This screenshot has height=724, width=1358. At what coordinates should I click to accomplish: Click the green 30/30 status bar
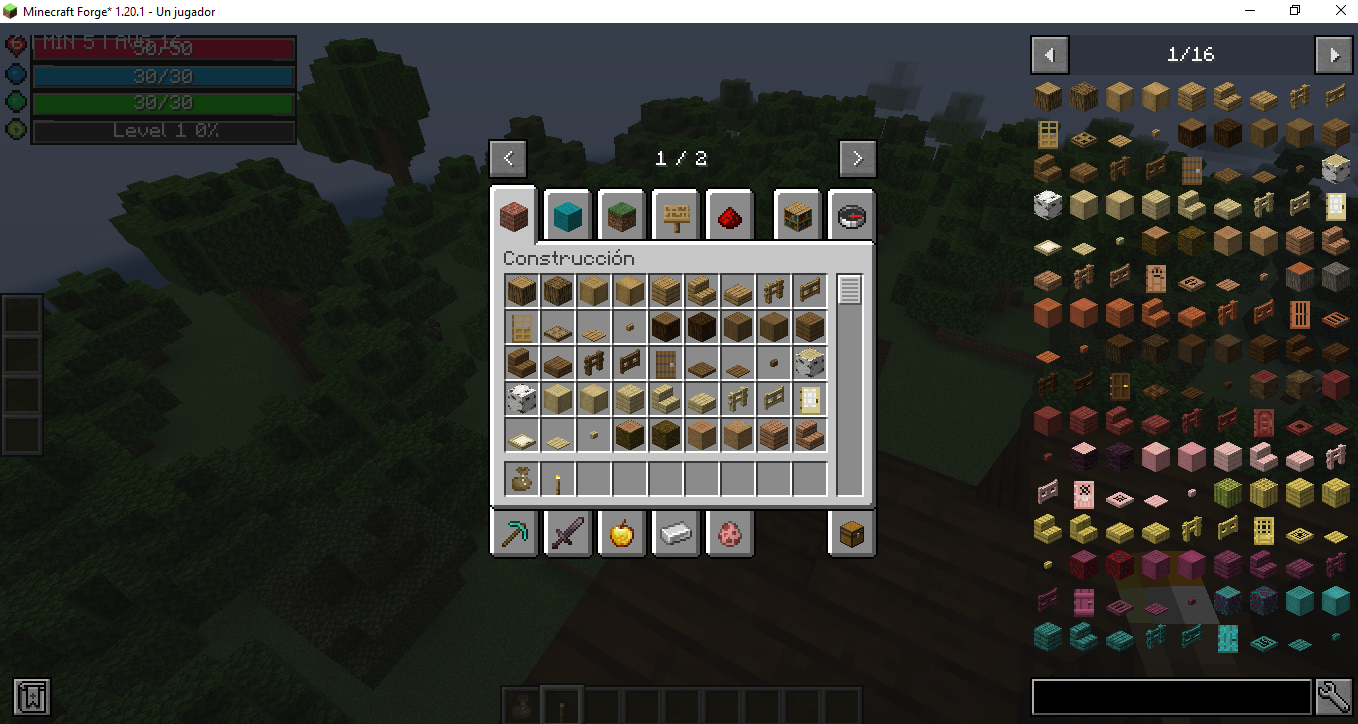click(163, 102)
